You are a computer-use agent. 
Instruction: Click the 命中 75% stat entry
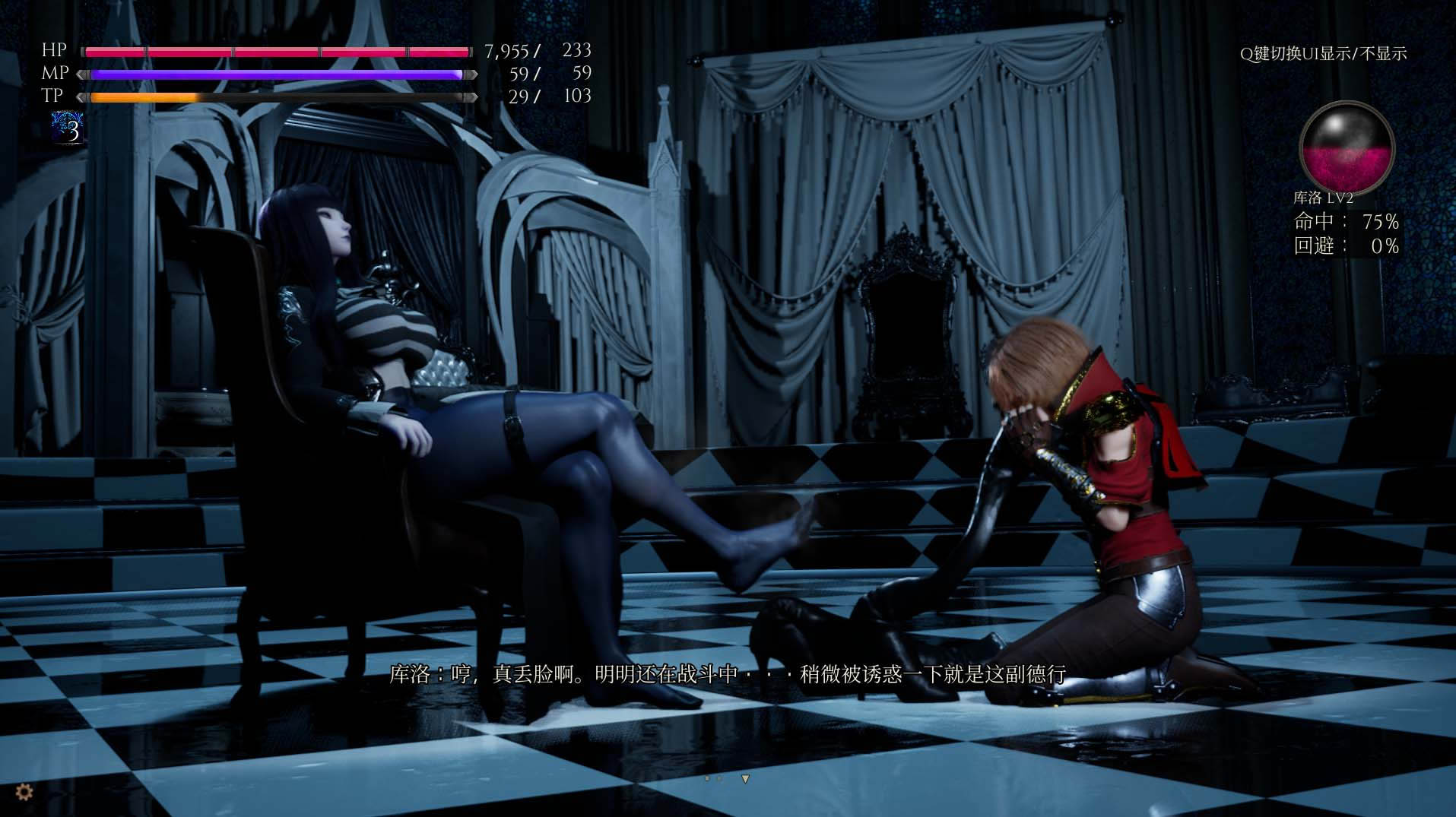1347,223
